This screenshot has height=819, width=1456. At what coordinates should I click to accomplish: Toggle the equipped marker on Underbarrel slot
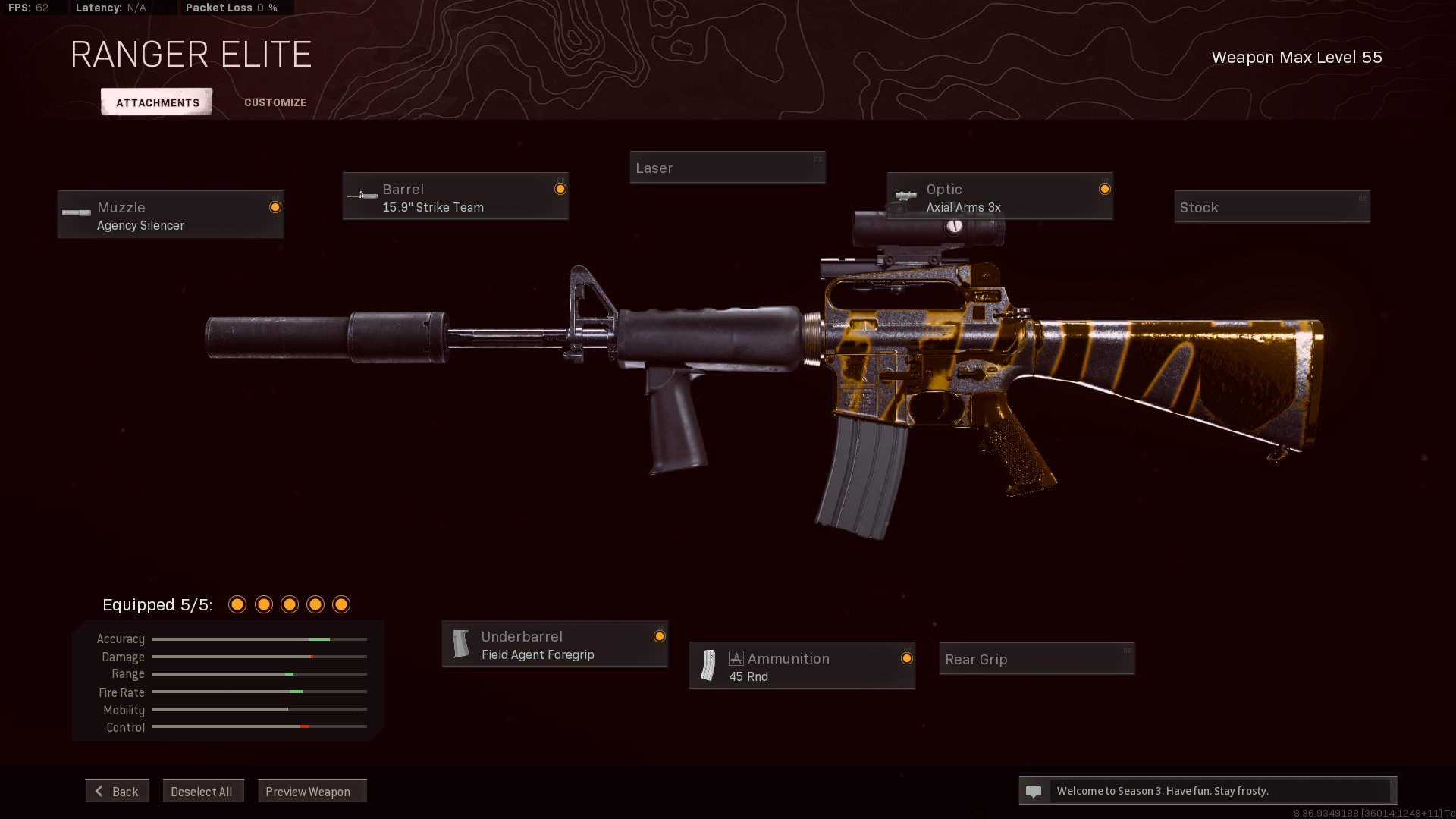pos(659,637)
